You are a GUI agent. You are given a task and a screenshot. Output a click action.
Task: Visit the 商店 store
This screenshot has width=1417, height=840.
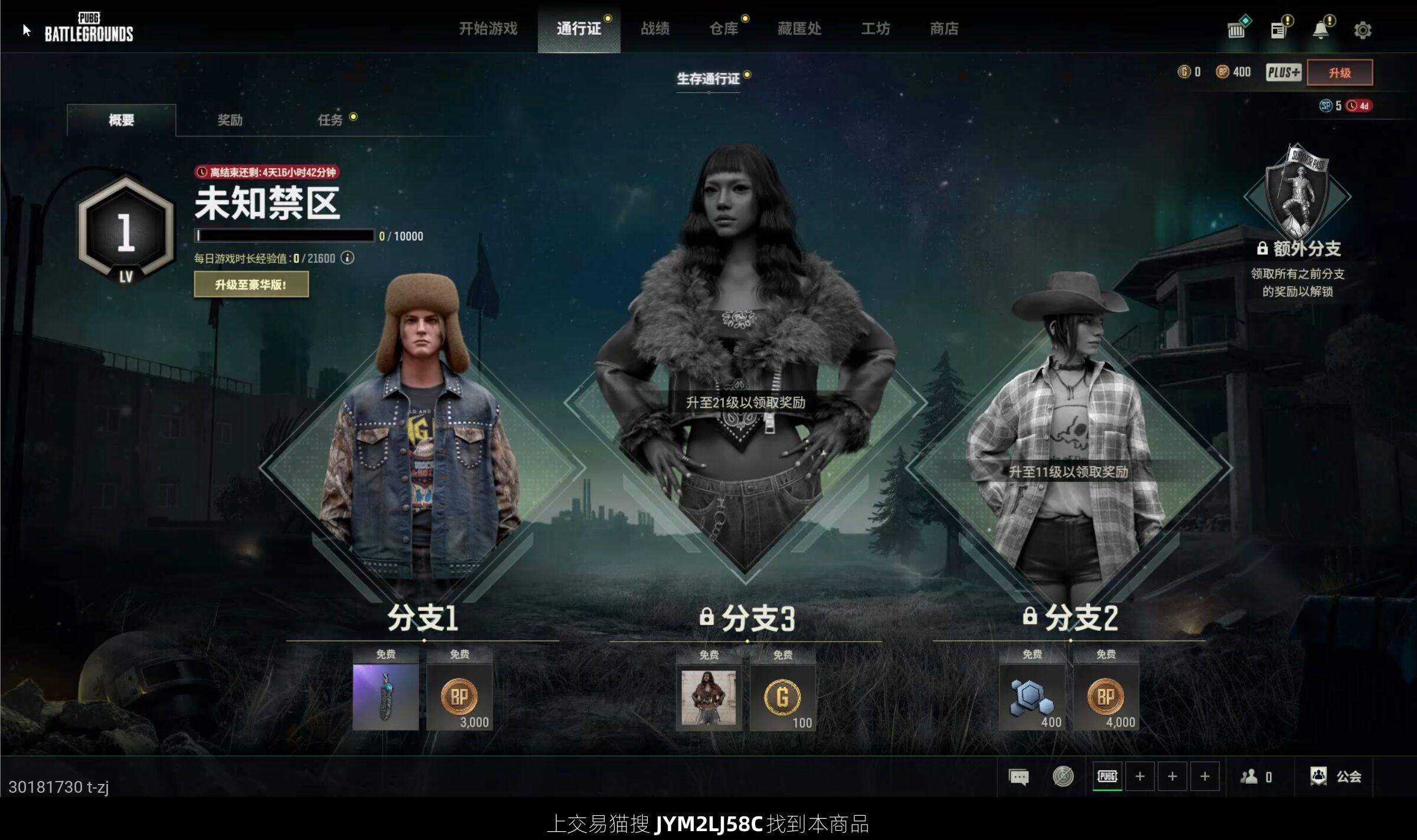[x=943, y=28]
